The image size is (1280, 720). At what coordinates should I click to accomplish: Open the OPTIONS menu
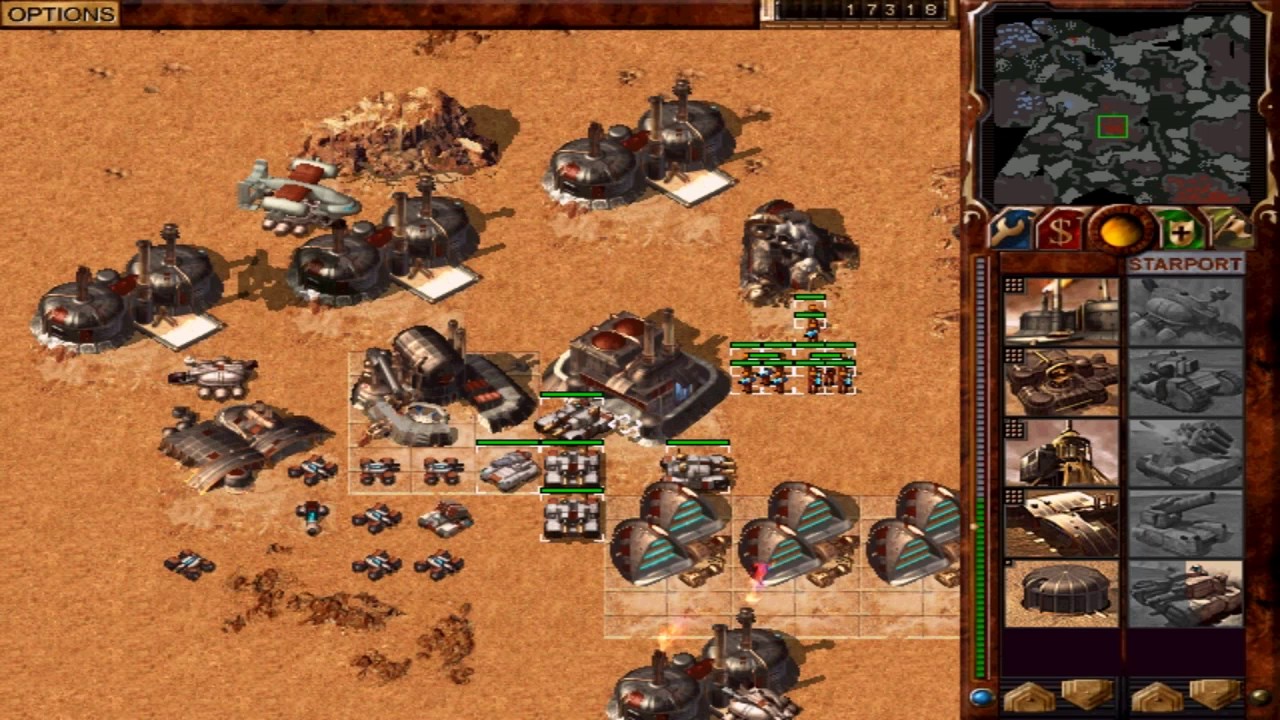[60, 14]
